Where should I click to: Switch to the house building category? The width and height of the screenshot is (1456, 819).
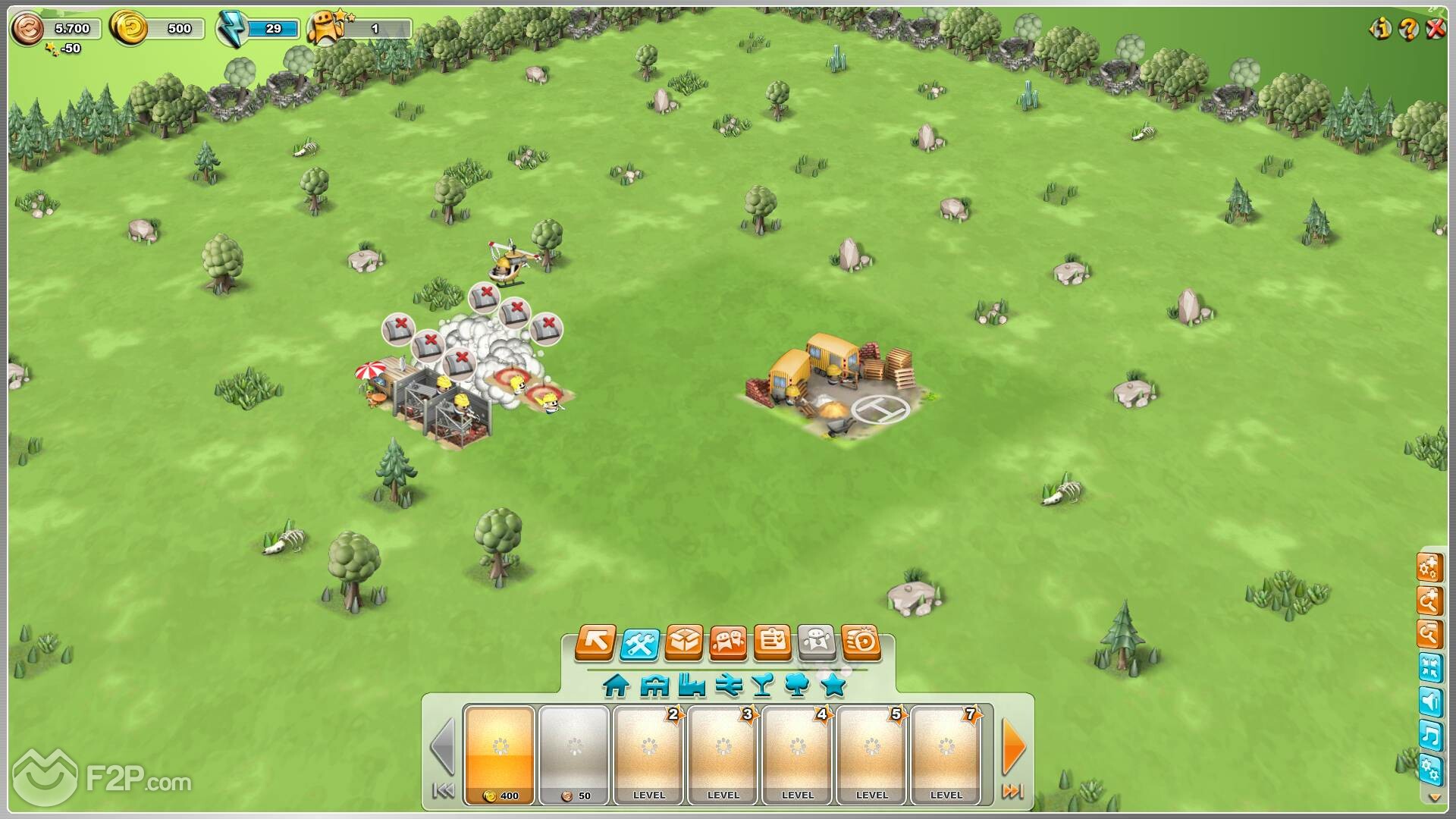(x=616, y=686)
